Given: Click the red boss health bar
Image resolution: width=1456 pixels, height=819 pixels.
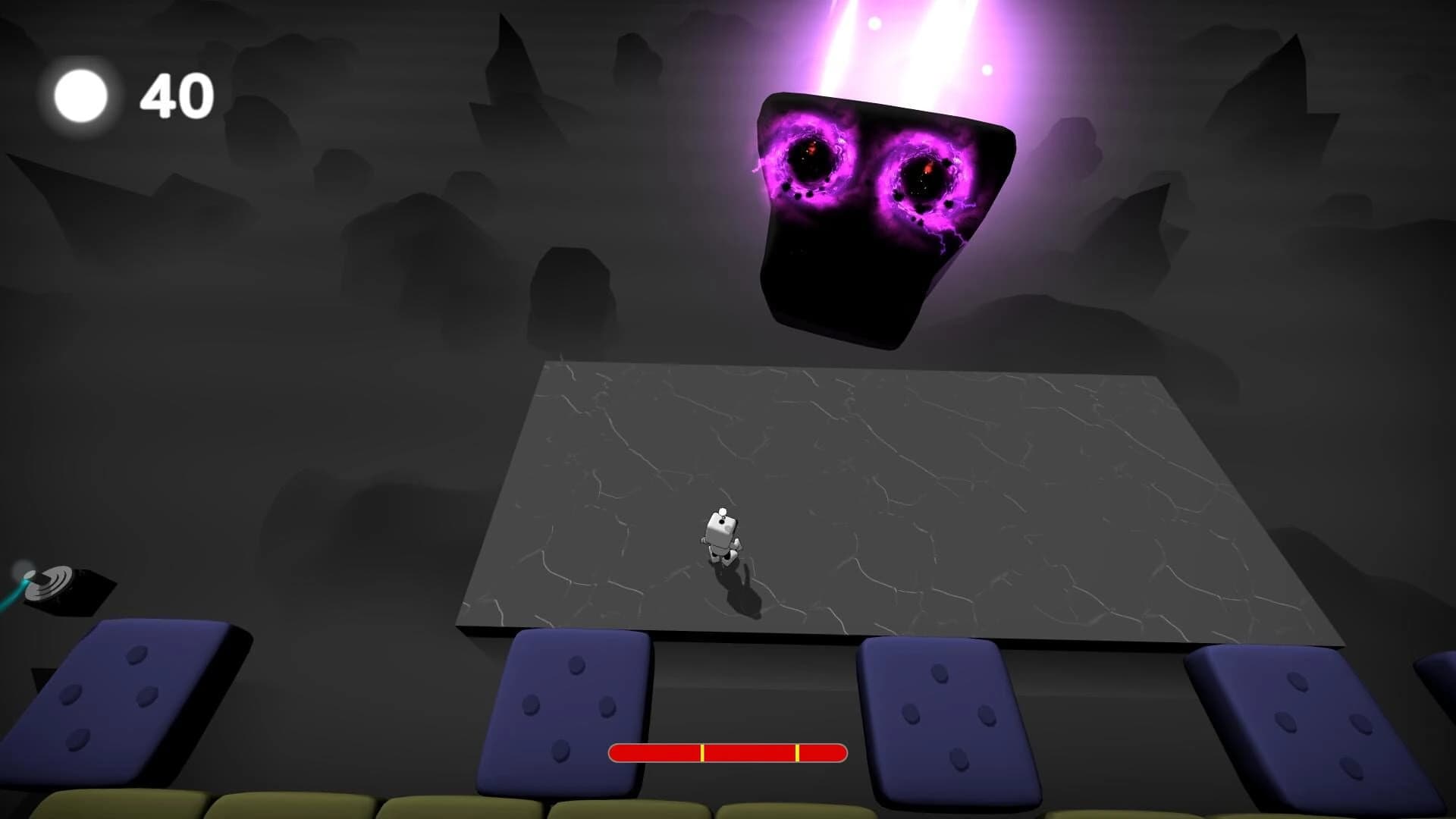Looking at the screenshot, I should coord(728,753).
